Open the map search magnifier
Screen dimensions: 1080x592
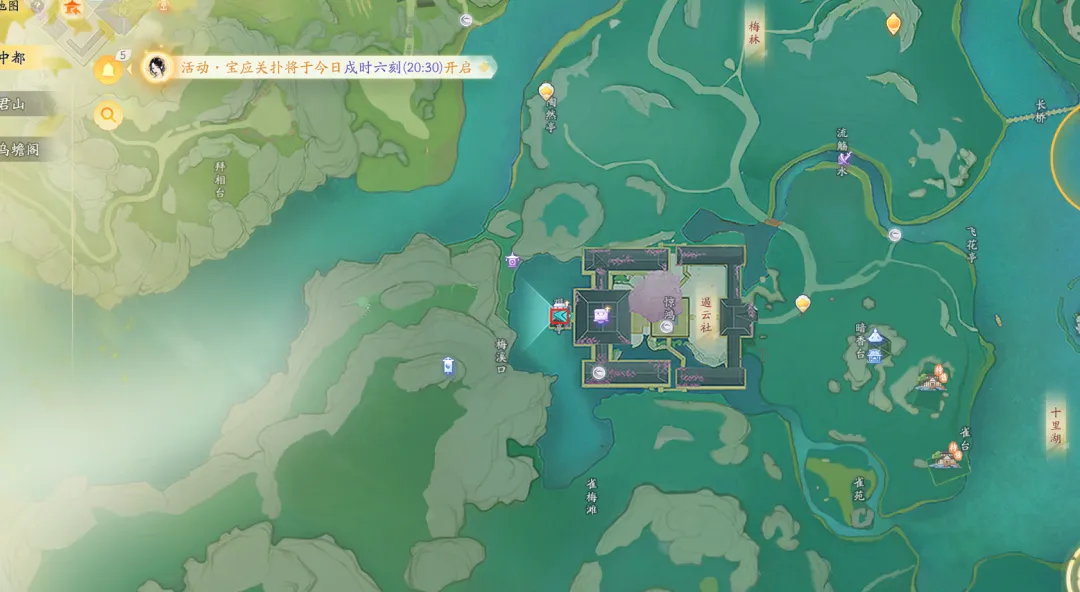pyautogui.click(x=108, y=115)
